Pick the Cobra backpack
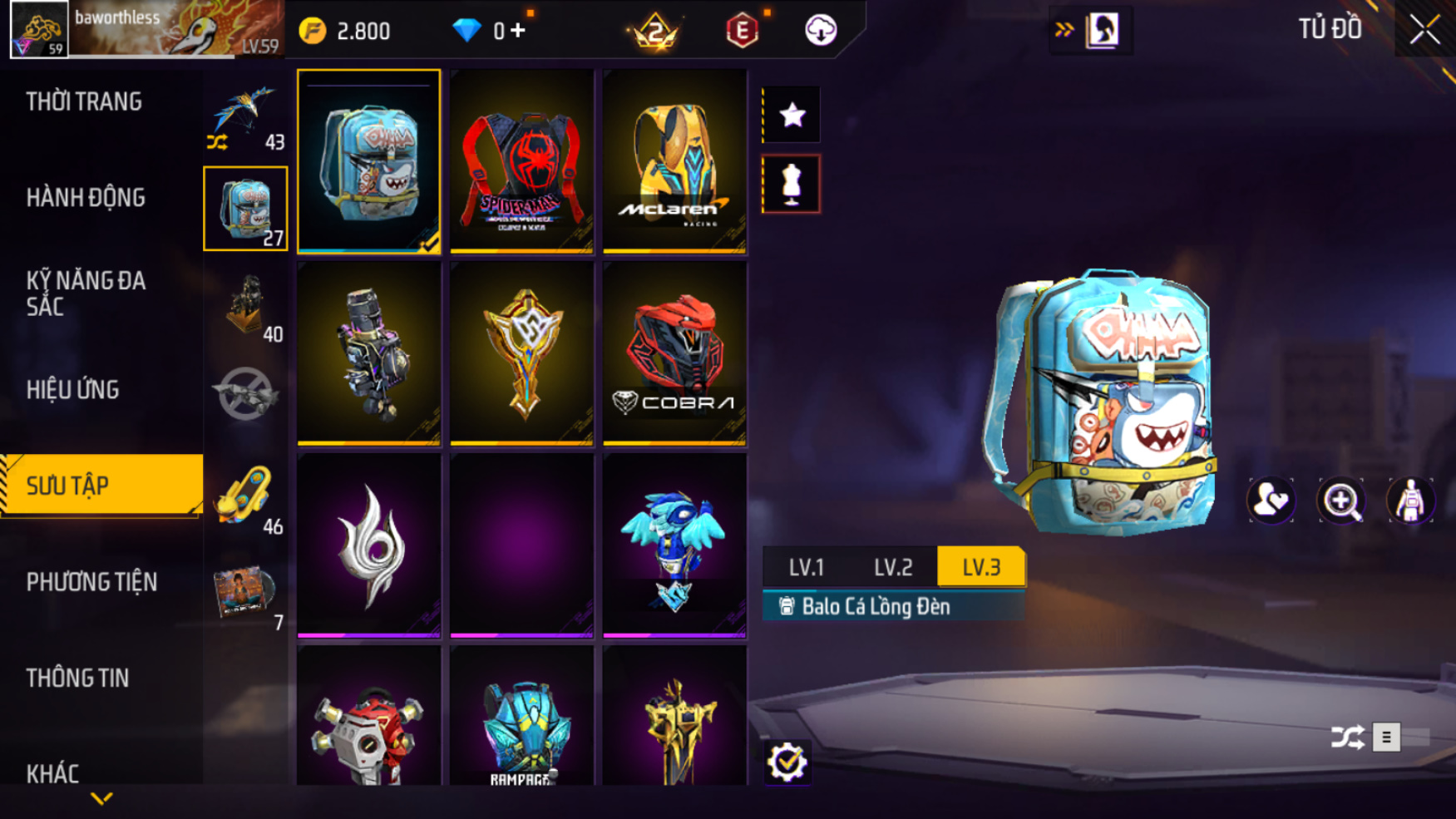The width and height of the screenshot is (1456, 819). (x=674, y=354)
